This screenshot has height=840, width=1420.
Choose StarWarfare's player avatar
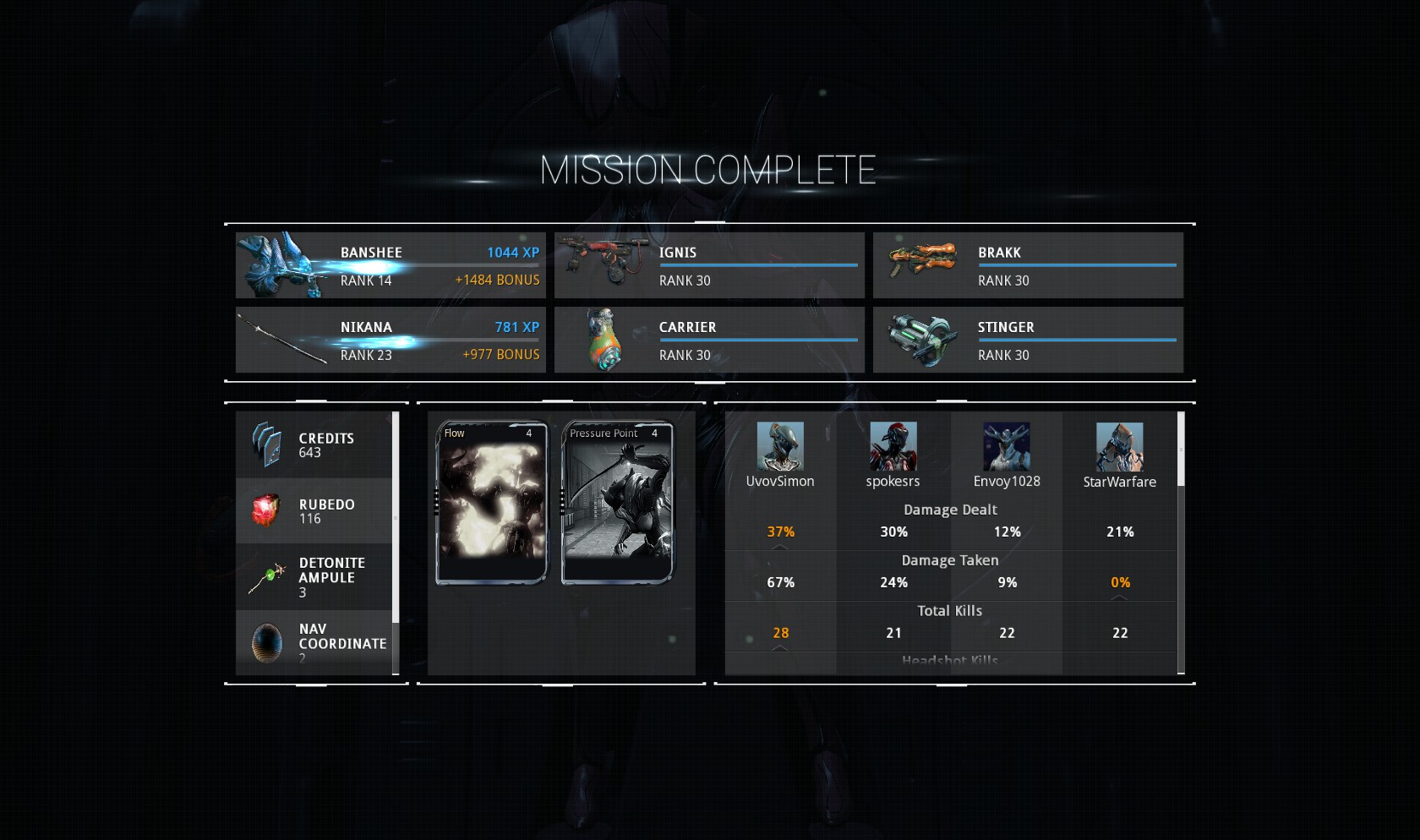1120,447
